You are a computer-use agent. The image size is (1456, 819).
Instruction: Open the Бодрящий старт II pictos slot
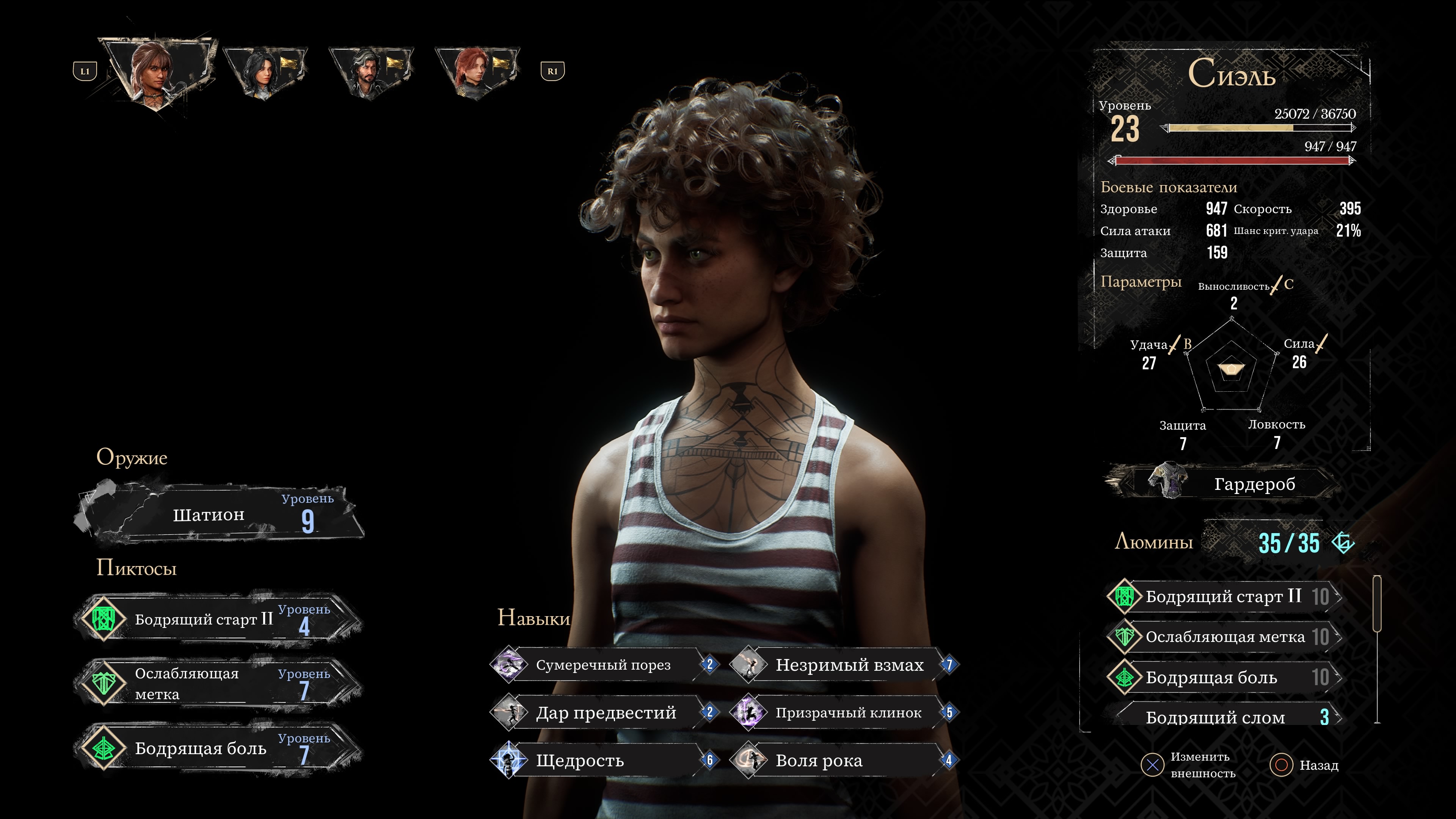(x=219, y=620)
